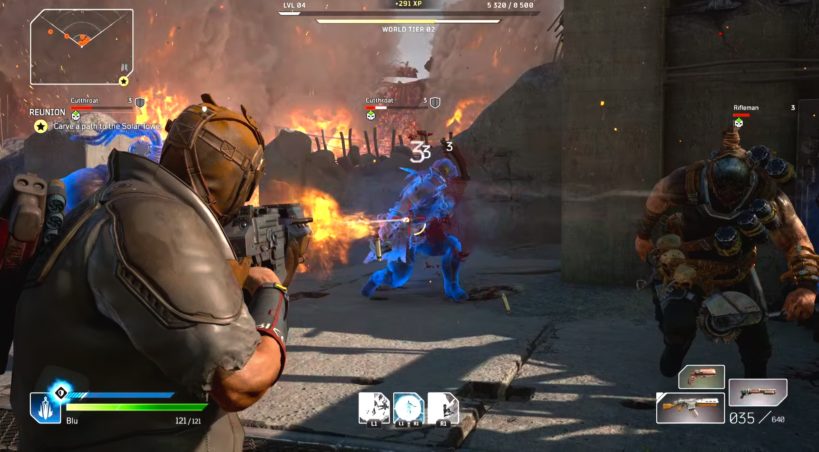The image size is (819, 452).
Task: Click the blue class emblem beside Blu
Action: [x=47, y=405]
